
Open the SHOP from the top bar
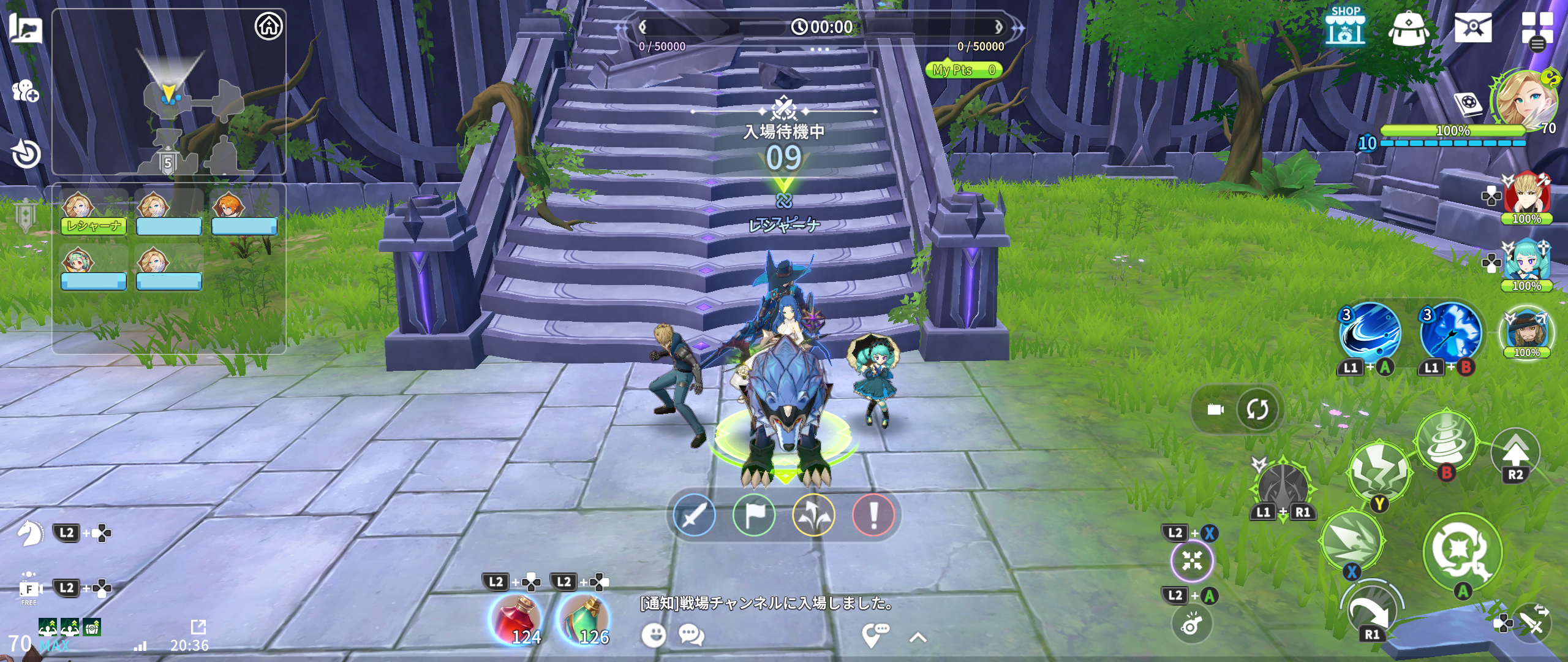tap(1345, 28)
